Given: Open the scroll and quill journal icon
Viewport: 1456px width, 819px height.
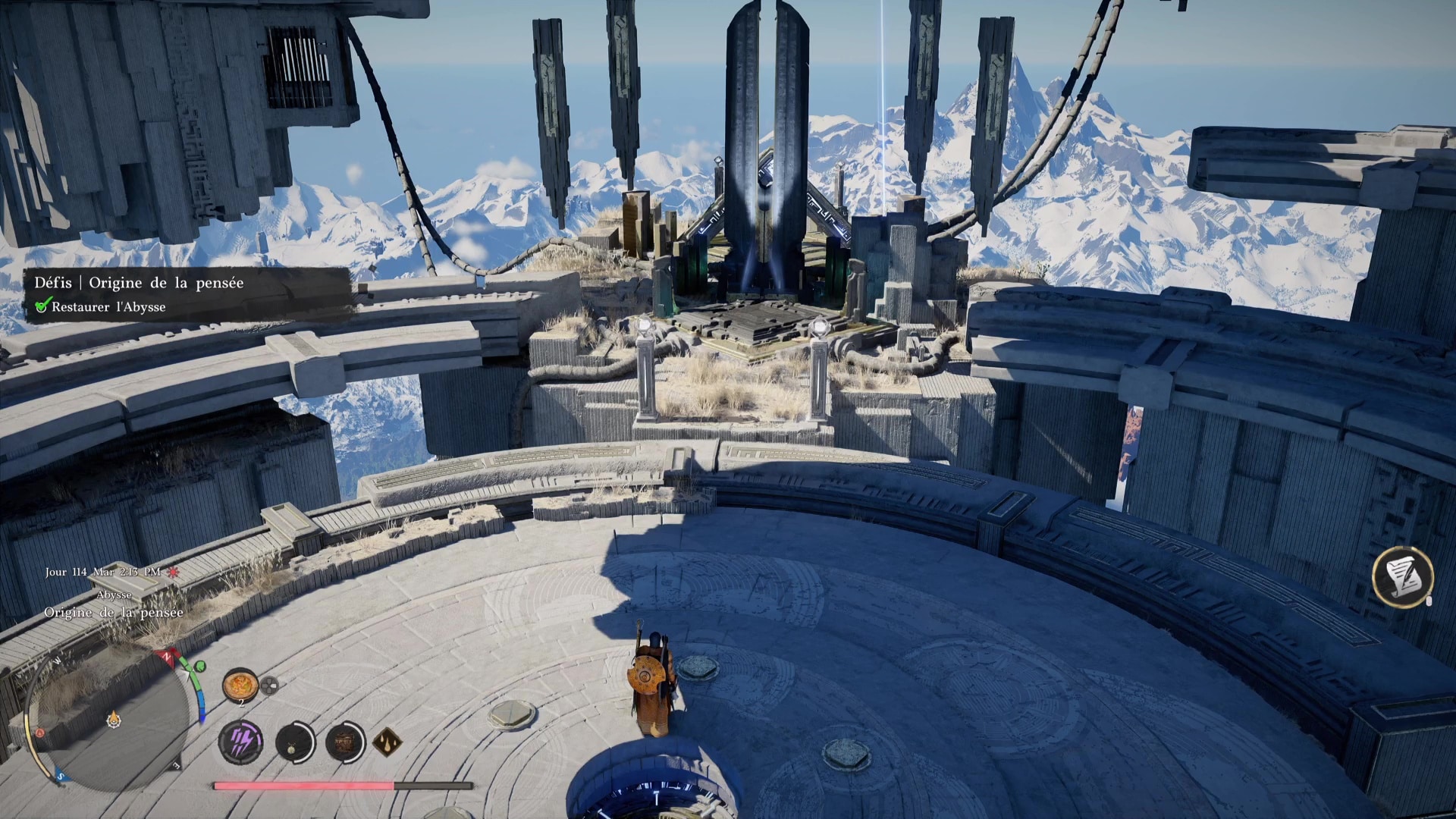Looking at the screenshot, I should pos(1402,576).
